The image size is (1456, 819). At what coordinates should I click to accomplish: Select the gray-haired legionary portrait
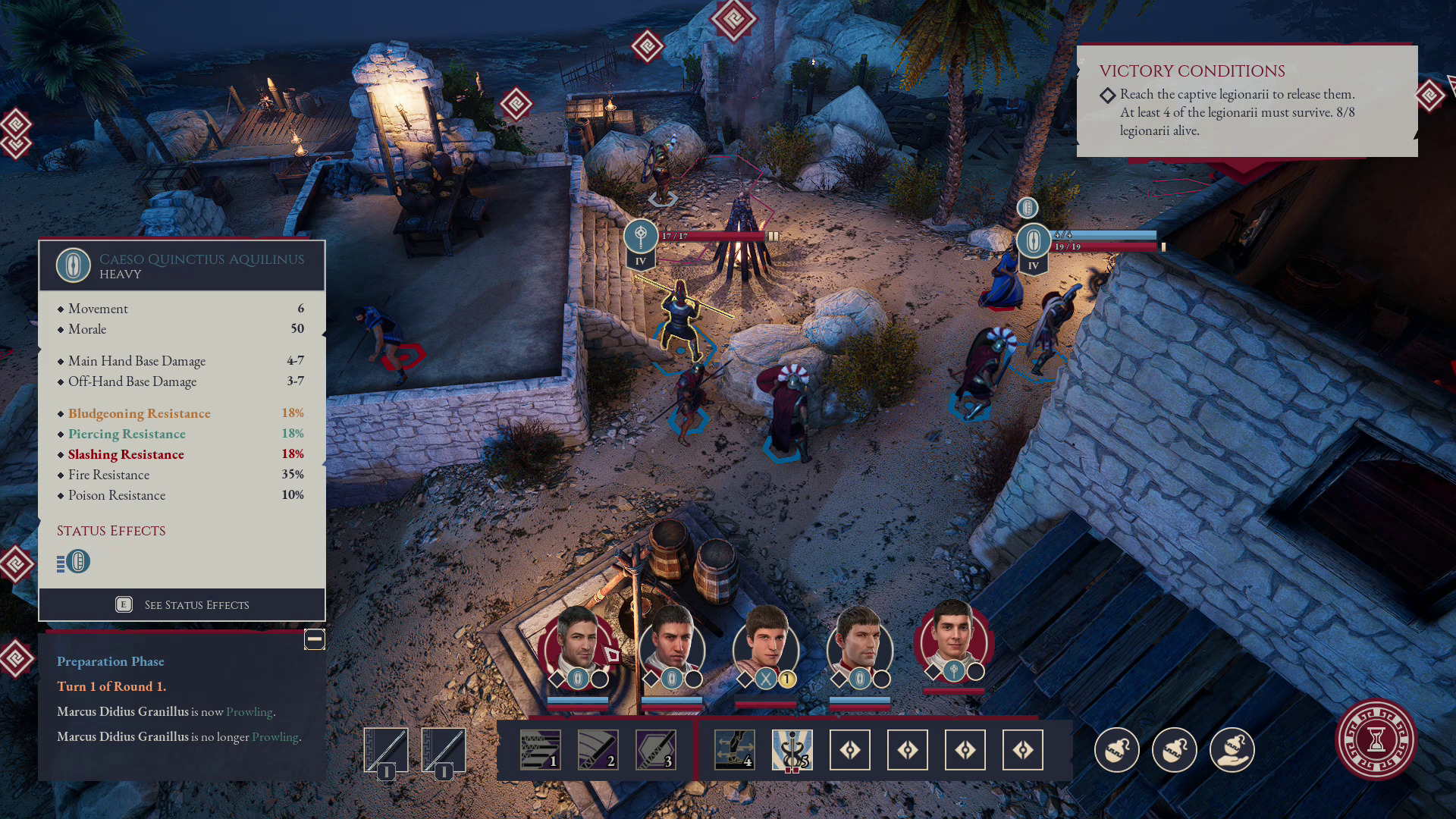click(x=578, y=643)
